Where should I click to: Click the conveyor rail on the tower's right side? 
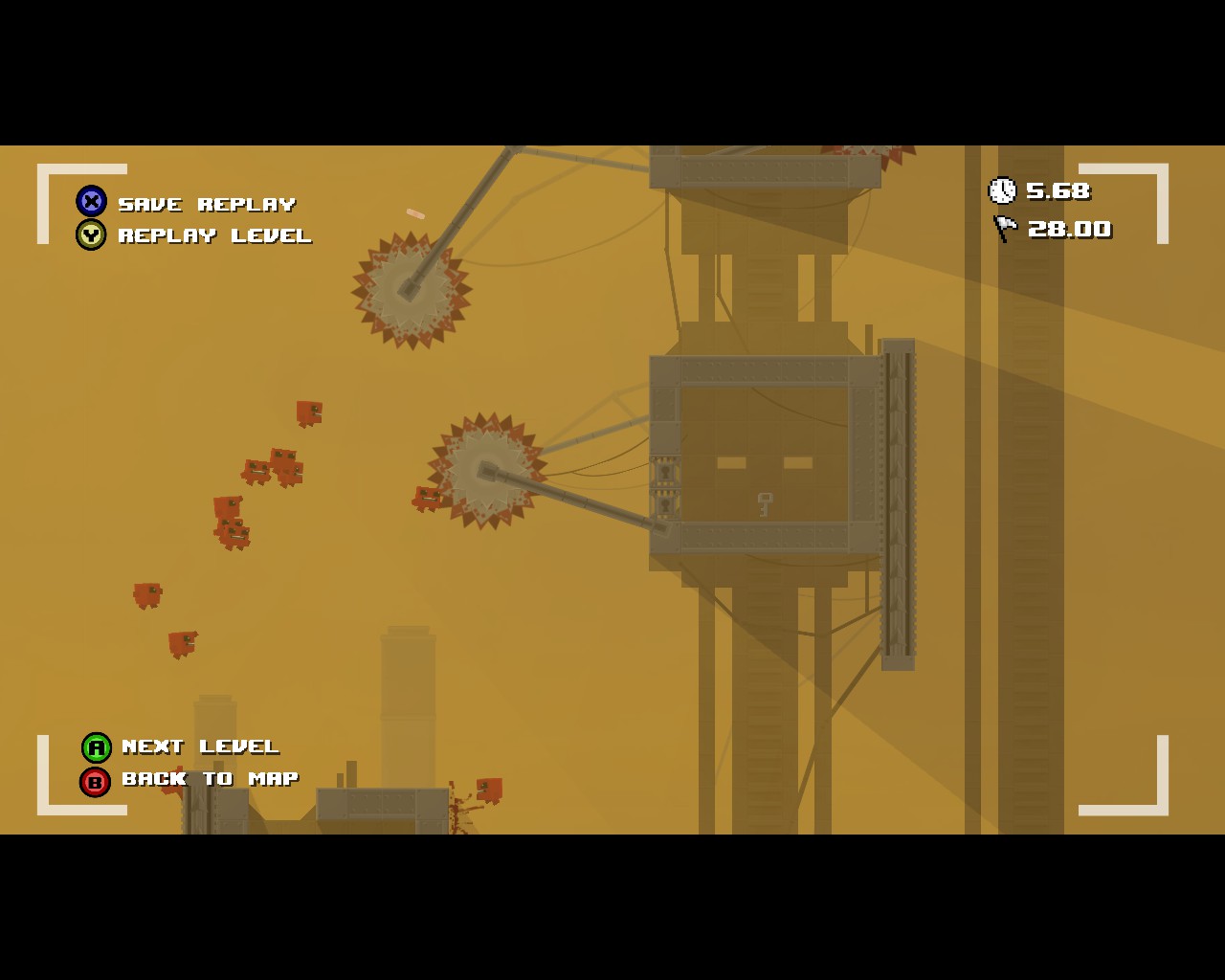coord(896,498)
